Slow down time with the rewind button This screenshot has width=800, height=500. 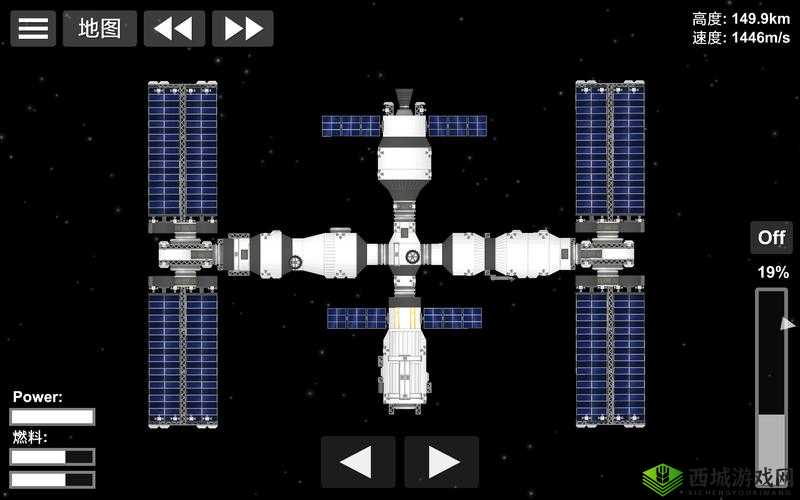pyautogui.click(x=174, y=28)
